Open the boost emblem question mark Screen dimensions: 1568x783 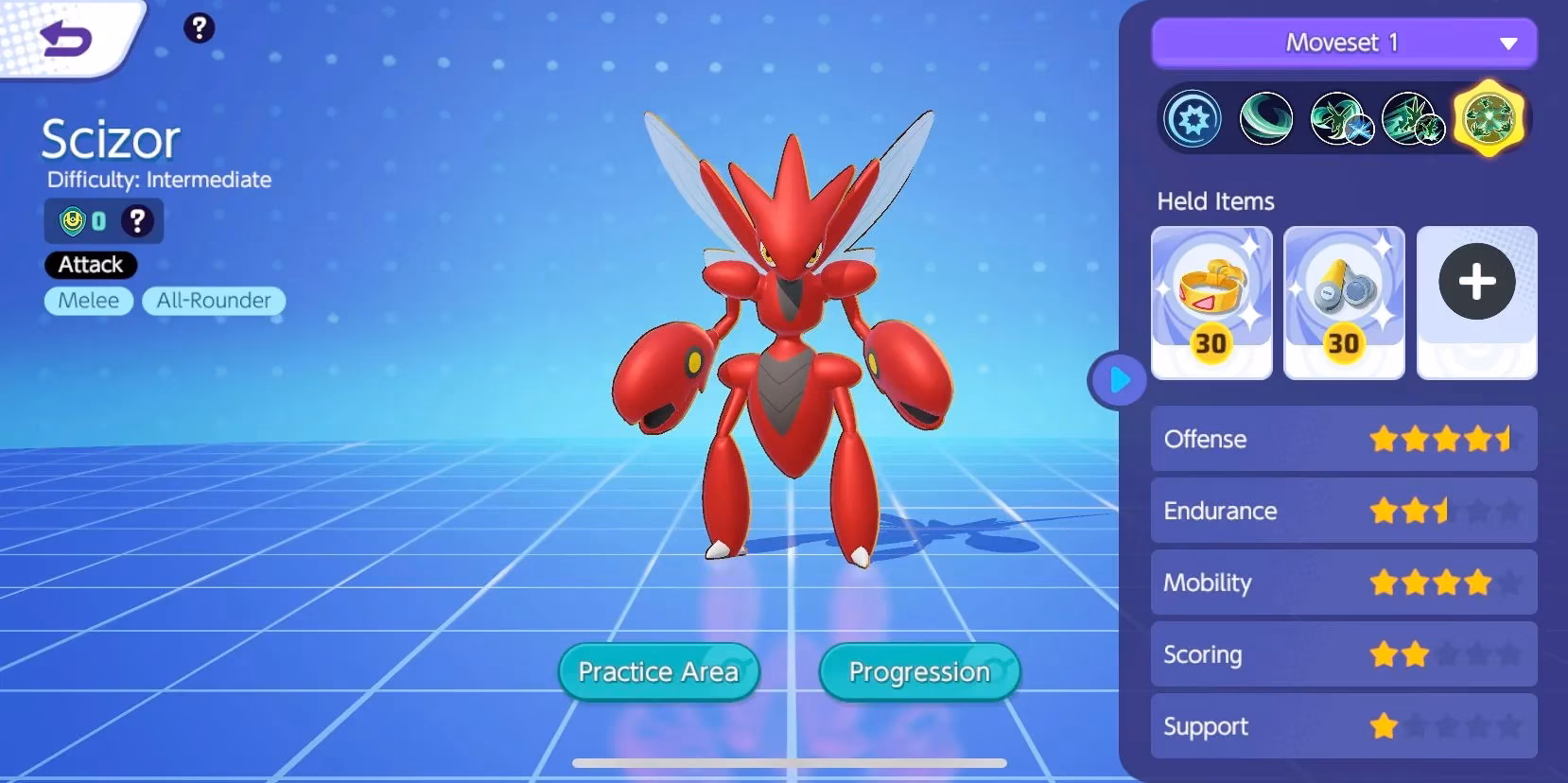coord(138,220)
